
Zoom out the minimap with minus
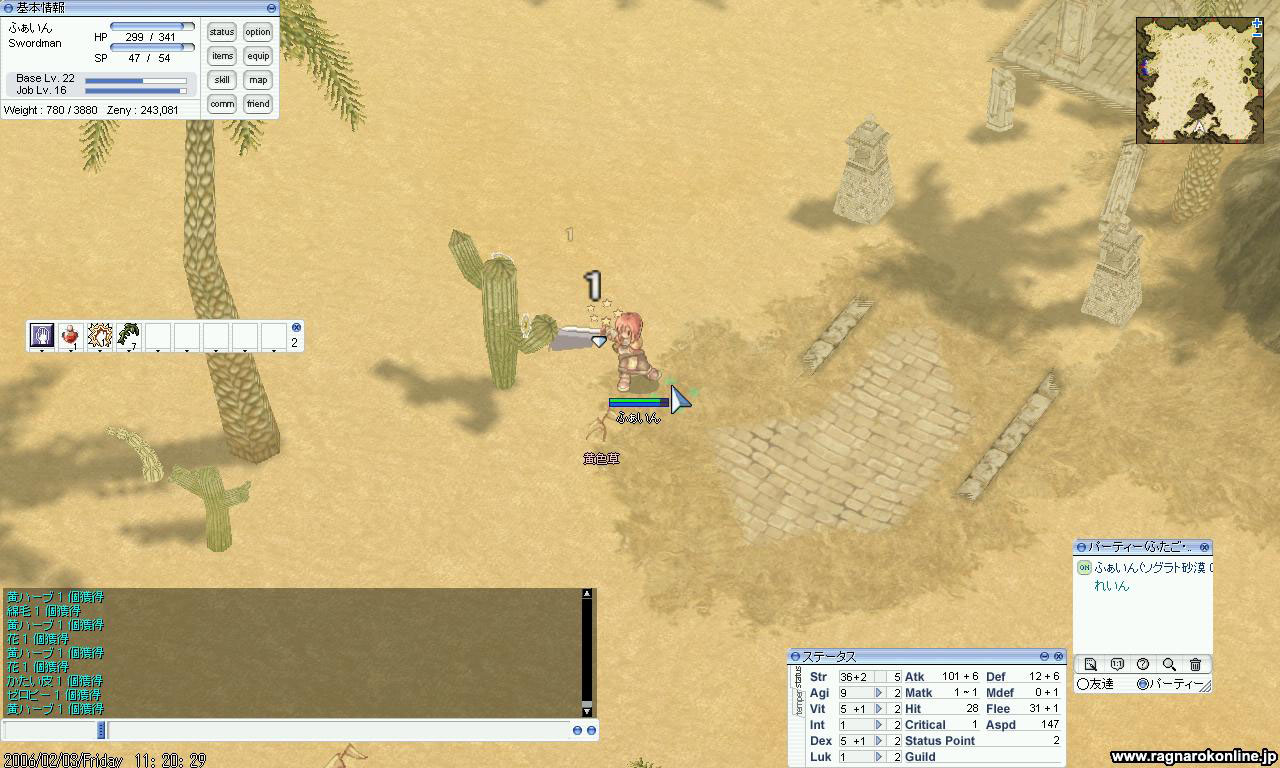[1257, 34]
